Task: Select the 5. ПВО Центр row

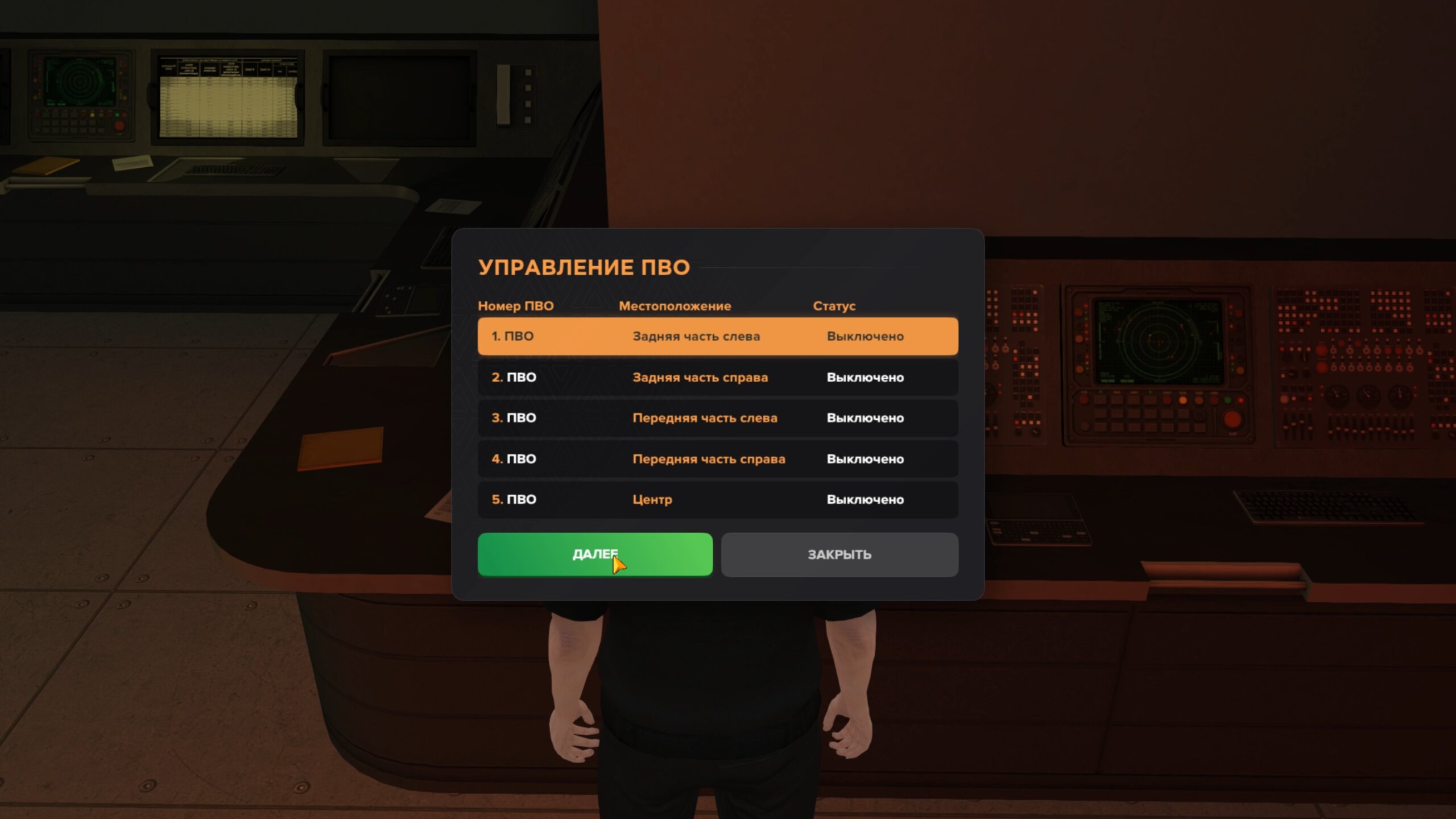Action: pos(718,499)
